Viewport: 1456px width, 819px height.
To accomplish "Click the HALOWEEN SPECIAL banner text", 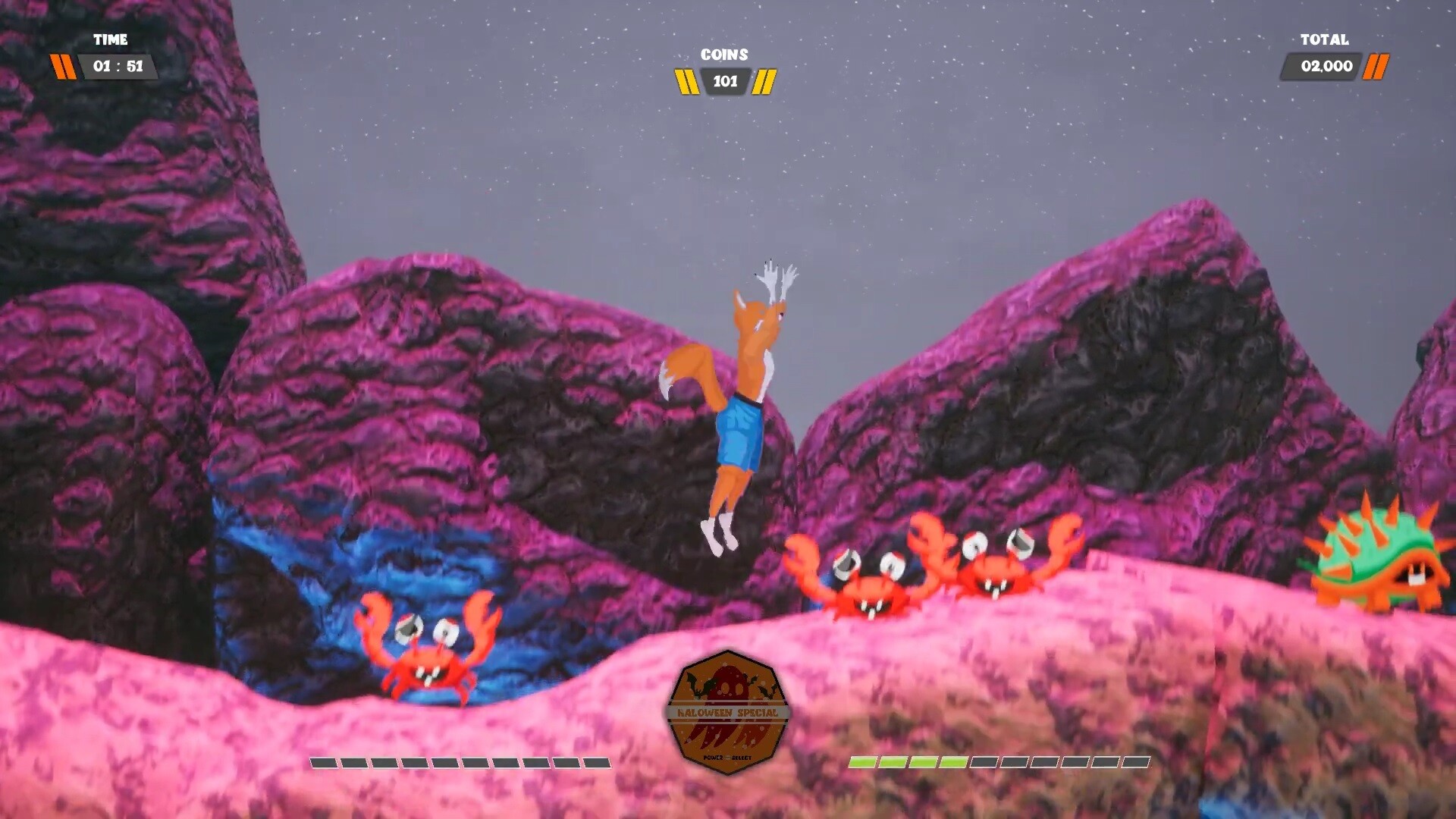I will tap(727, 712).
